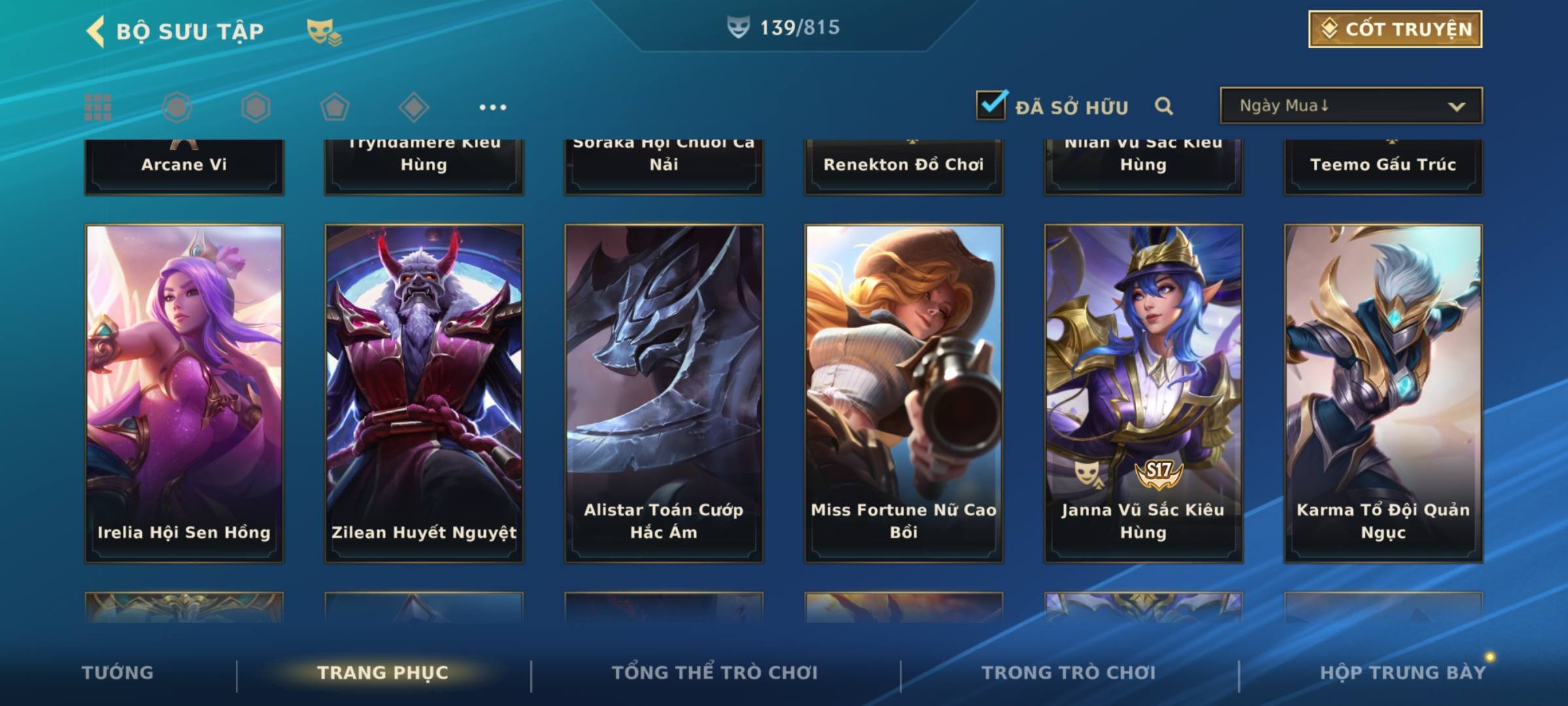Go to the Hộp Trưng Bày tab
Image resolution: width=1568 pixels, height=706 pixels.
pos(1403,673)
